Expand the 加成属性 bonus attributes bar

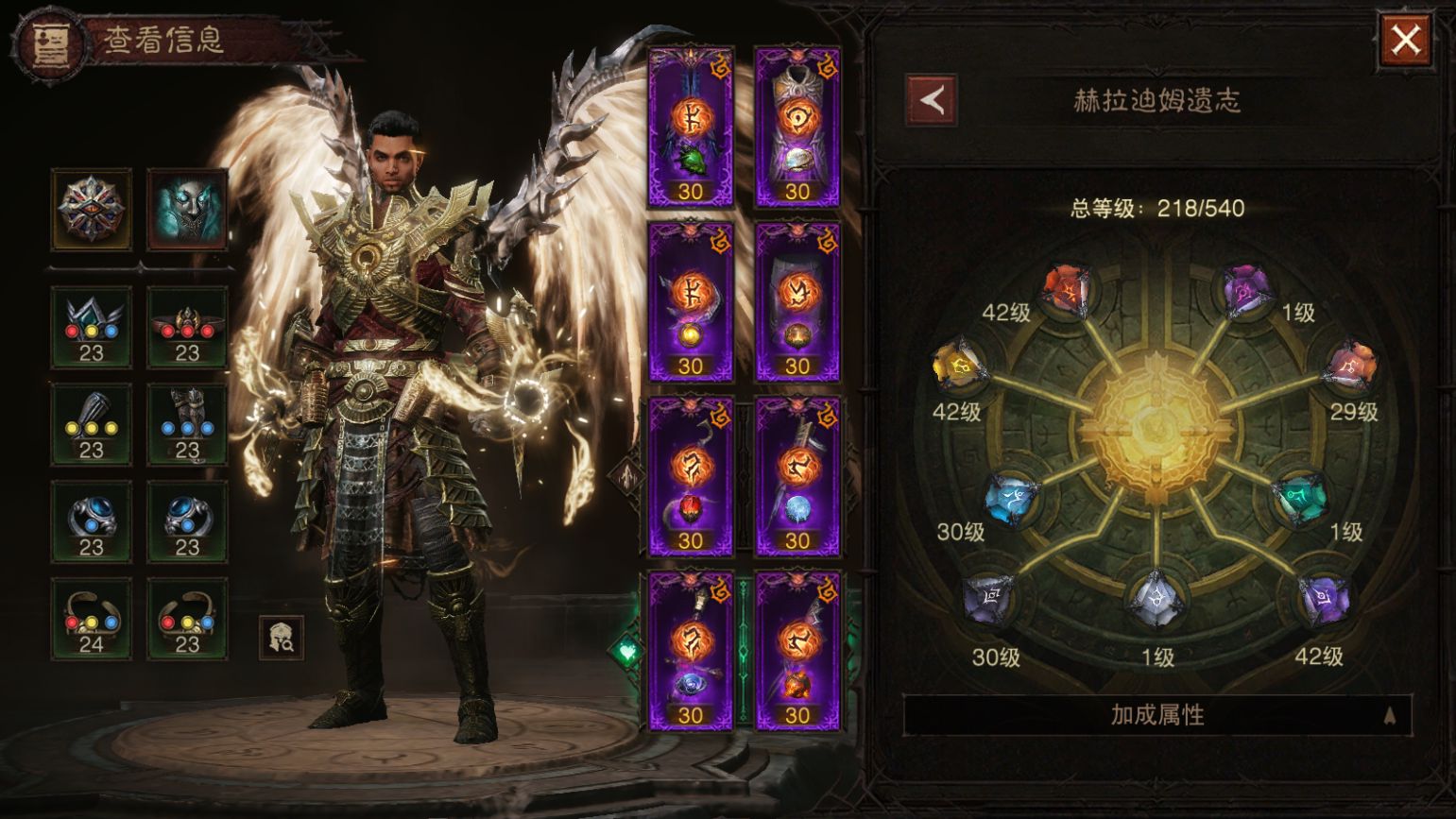[x=1157, y=715]
